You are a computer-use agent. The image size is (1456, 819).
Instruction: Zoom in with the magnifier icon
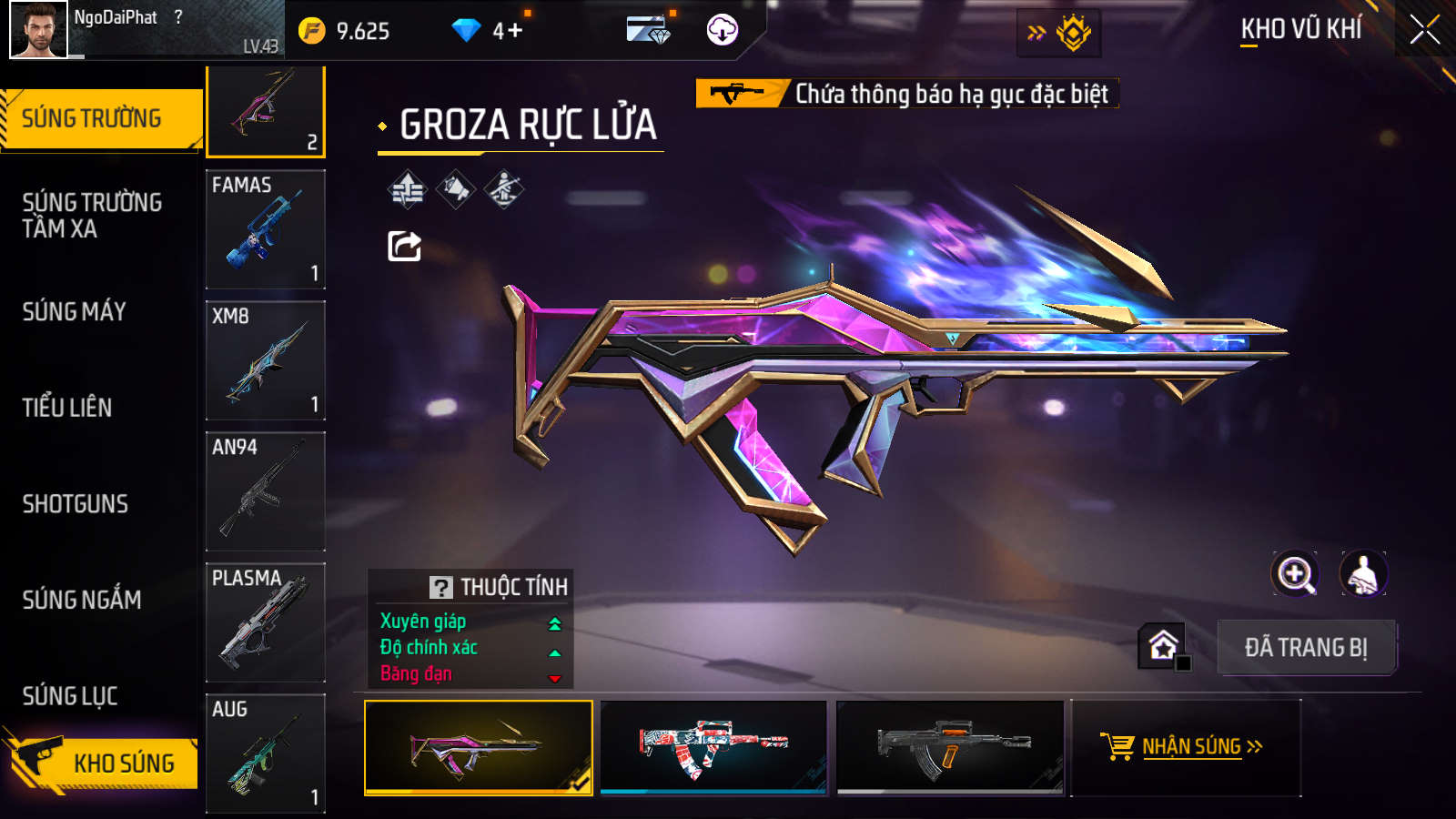[1295, 574]
